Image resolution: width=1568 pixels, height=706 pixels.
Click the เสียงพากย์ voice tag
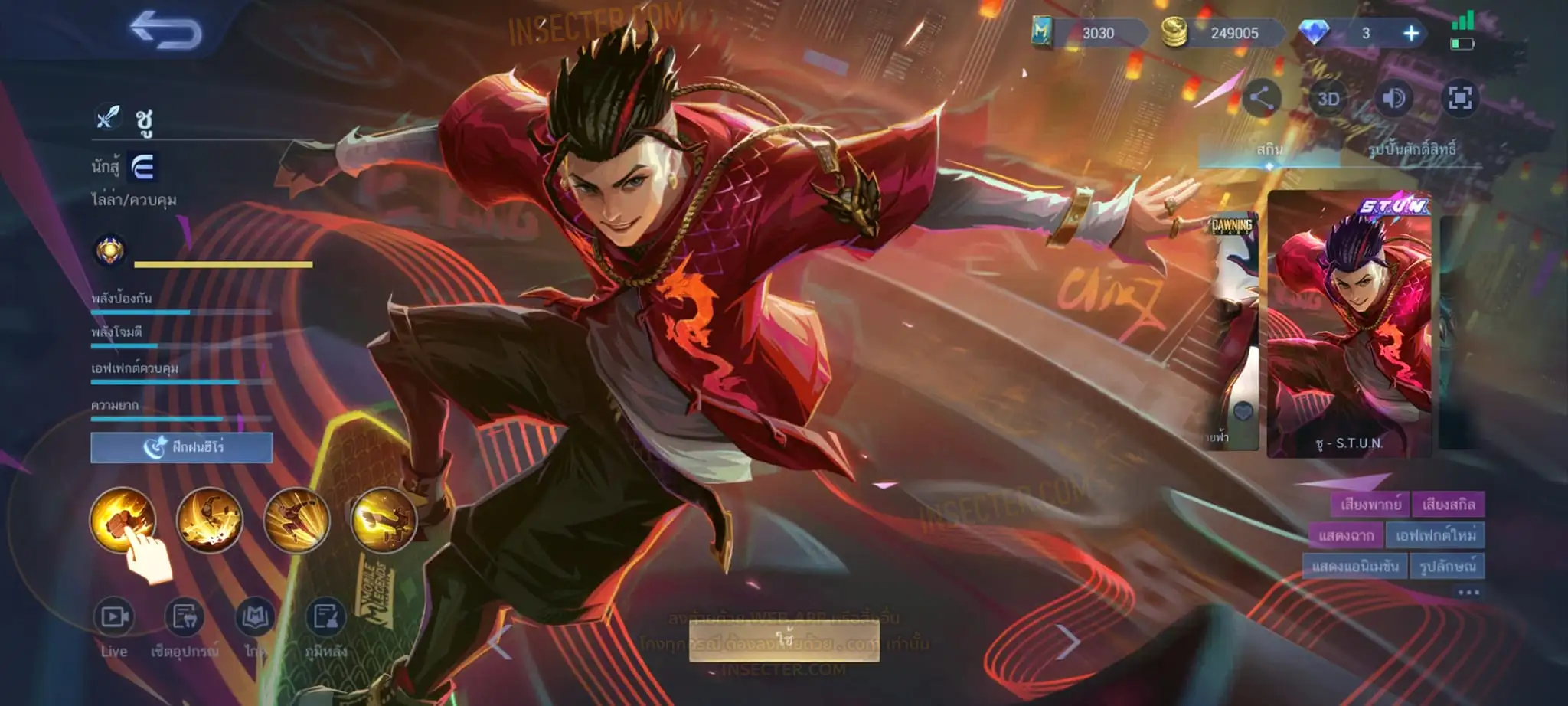point(1370,505)
